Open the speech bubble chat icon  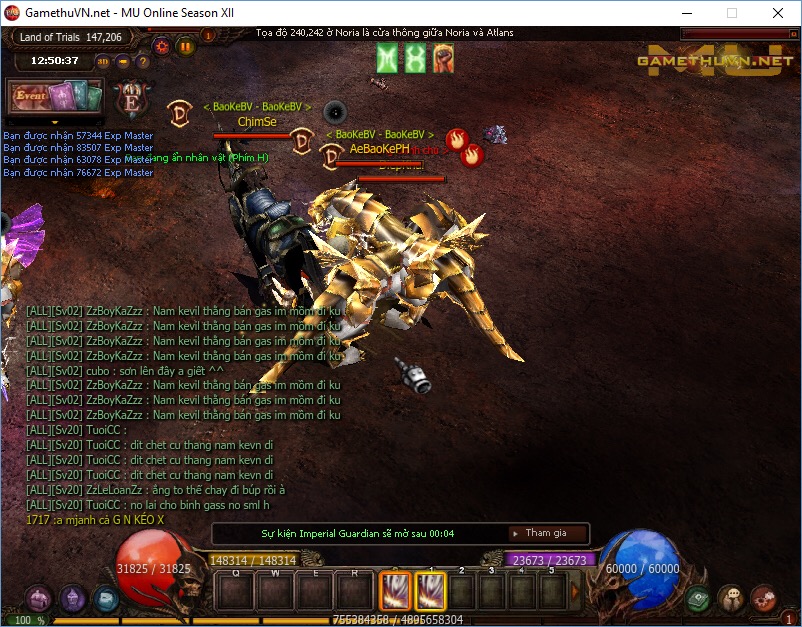pyautogui.click(x=731, y=598)
